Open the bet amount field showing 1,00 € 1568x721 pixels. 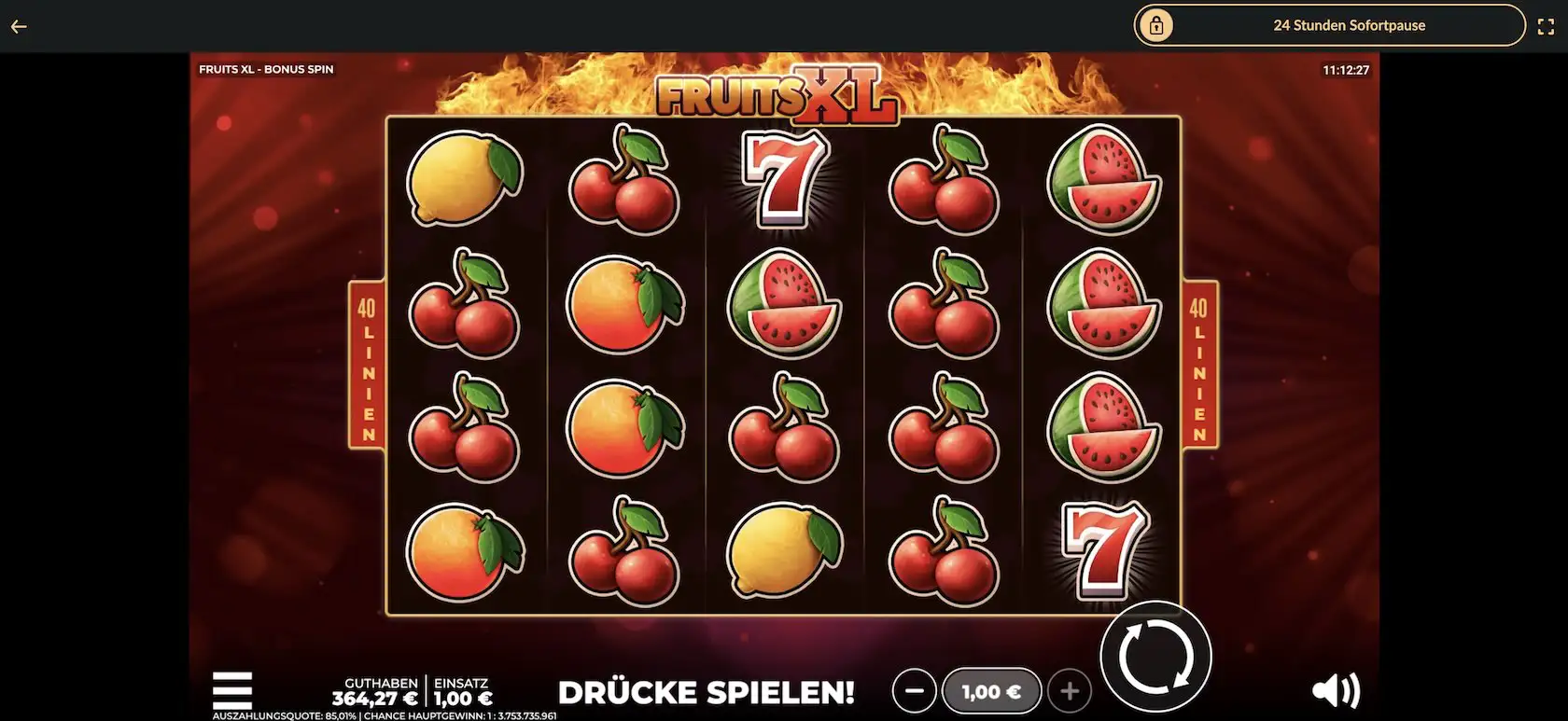pos(991,691)
